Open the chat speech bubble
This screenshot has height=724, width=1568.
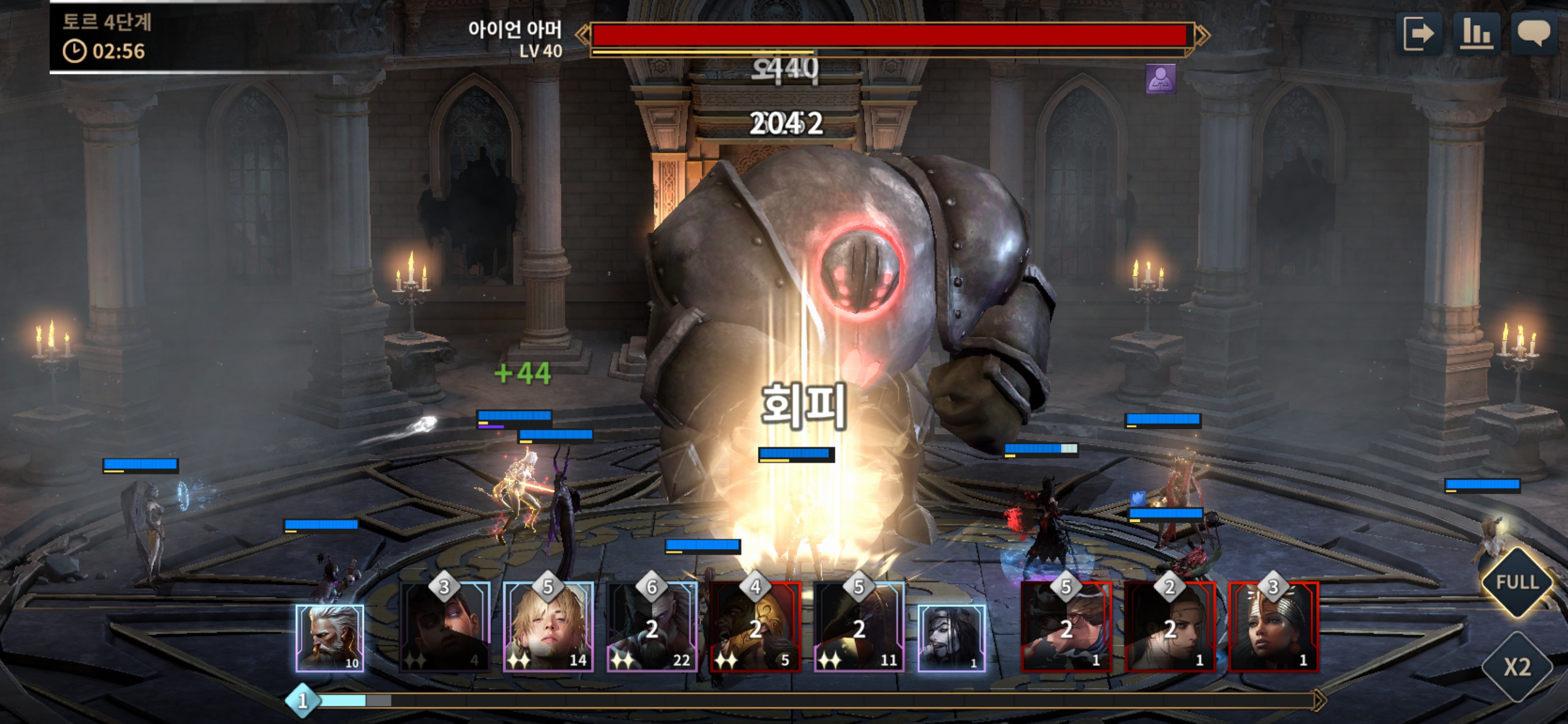(1533, 34)
